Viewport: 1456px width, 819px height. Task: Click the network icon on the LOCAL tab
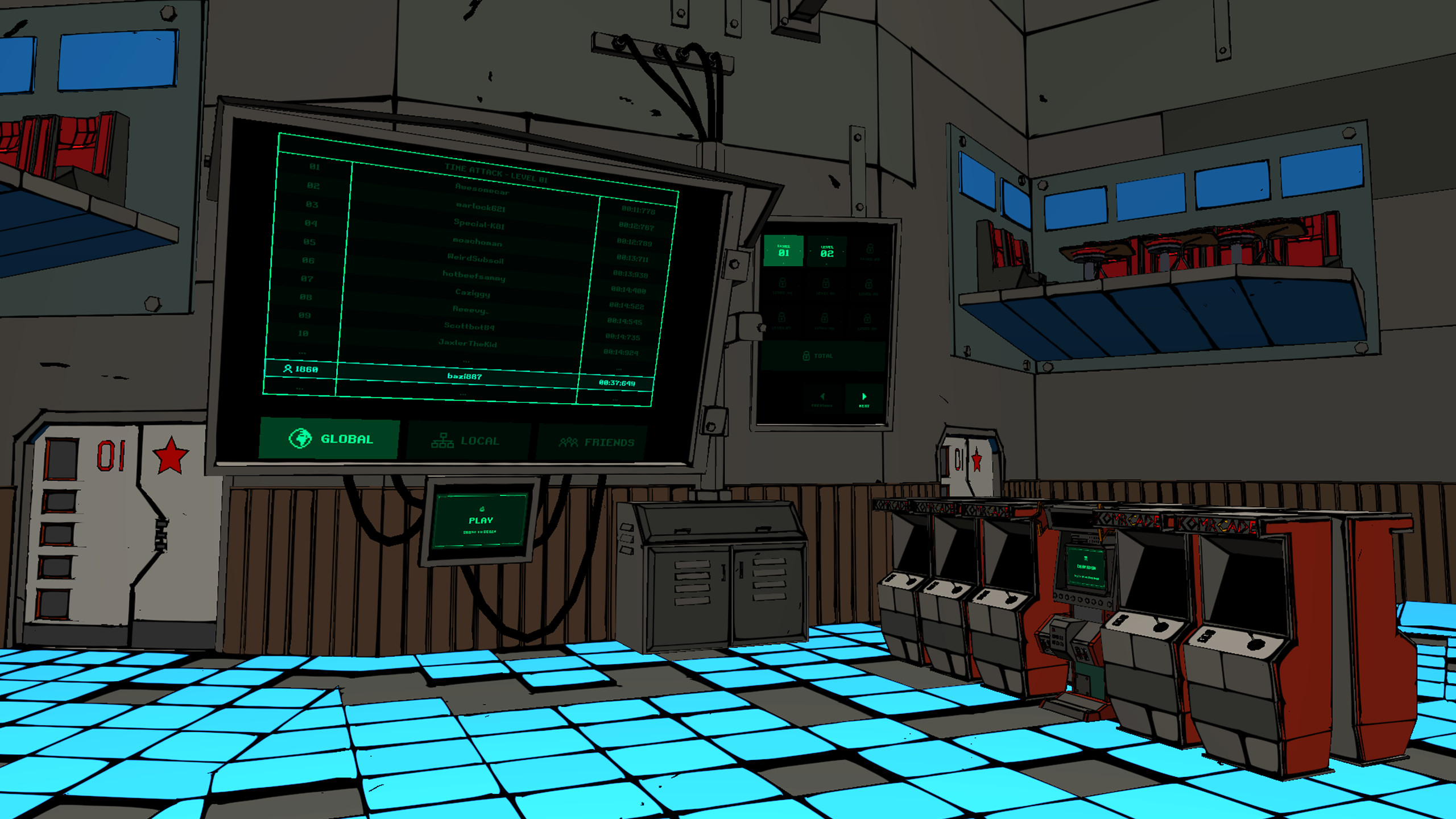pos(443,441)
